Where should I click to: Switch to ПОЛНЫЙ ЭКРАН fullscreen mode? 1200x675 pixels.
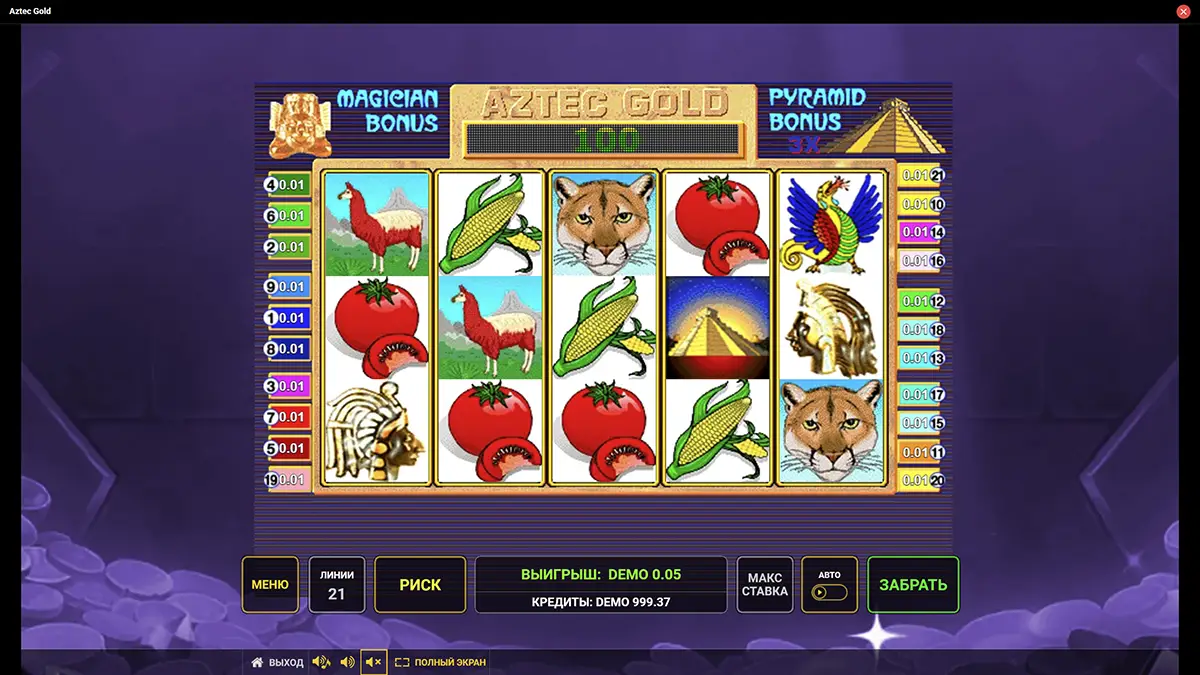[x=440, y=662]
